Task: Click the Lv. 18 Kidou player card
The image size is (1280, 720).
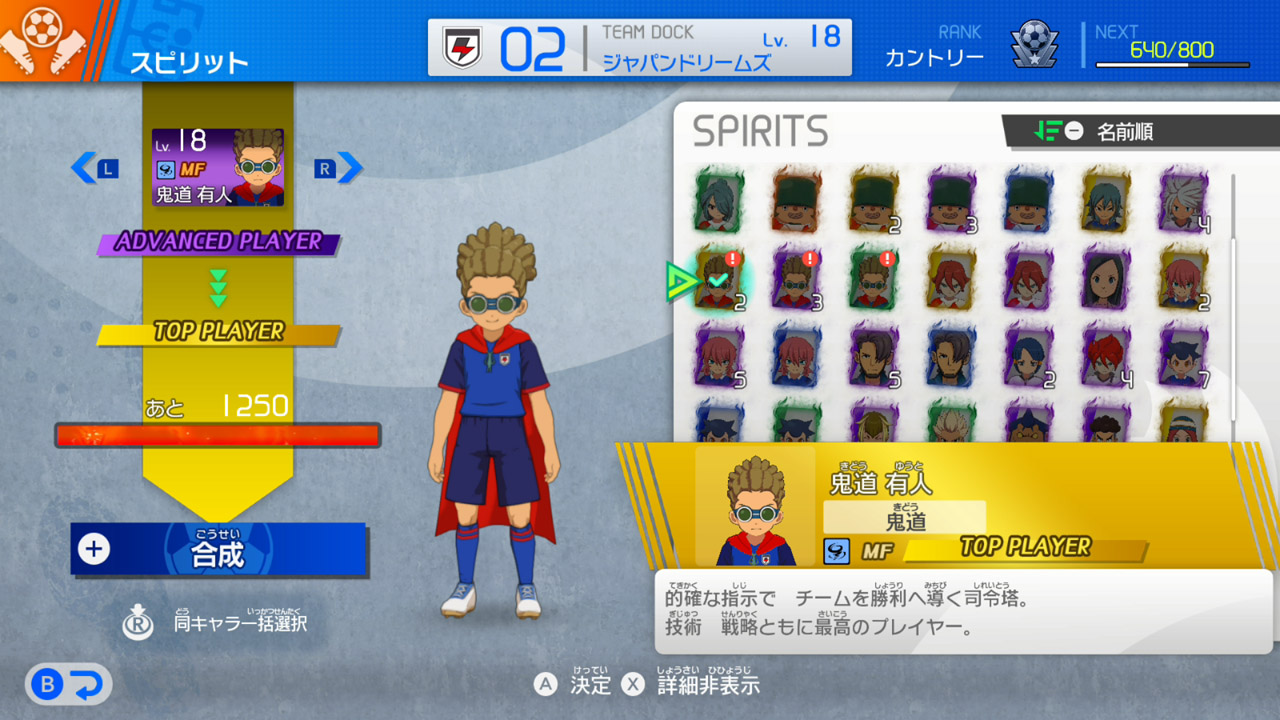Action: (x=218, y=168)
